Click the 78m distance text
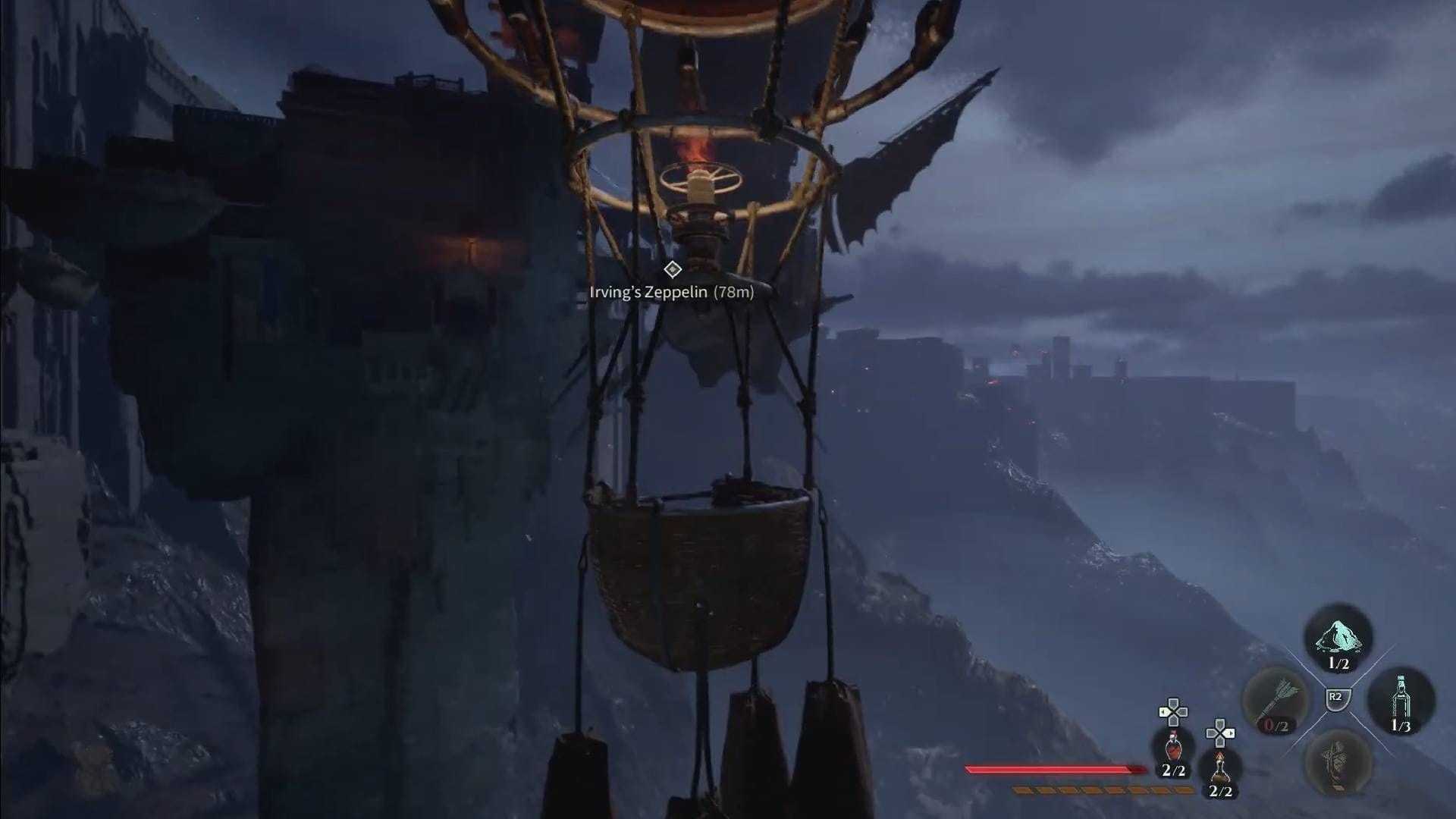Image resolution: width=1456 pixels, height=819 pixels. (734, 291)
